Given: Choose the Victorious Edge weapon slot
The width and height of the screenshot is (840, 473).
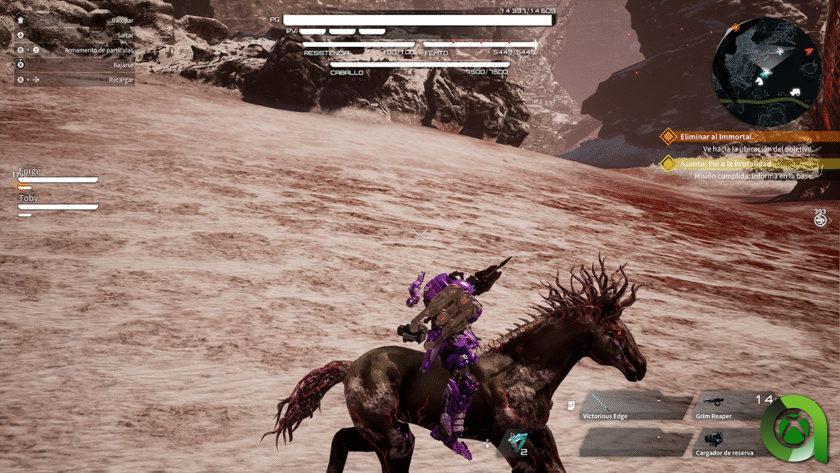Looking at the screenshot, I should [634, 406].
